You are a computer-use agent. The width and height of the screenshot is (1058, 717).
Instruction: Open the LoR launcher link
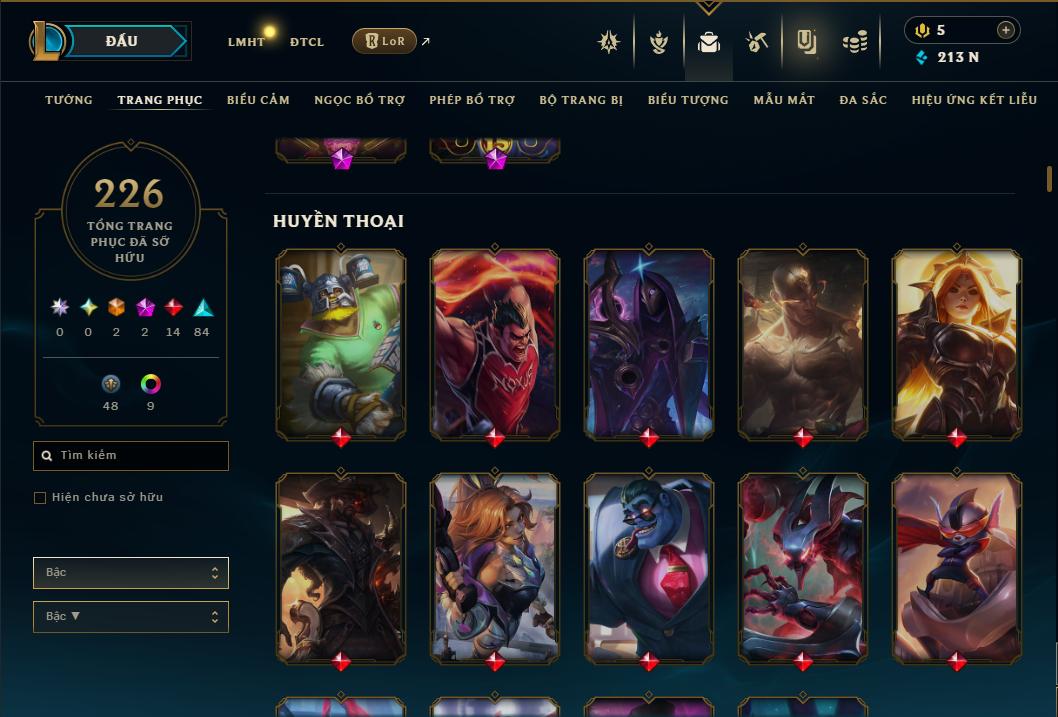point(384,41)
